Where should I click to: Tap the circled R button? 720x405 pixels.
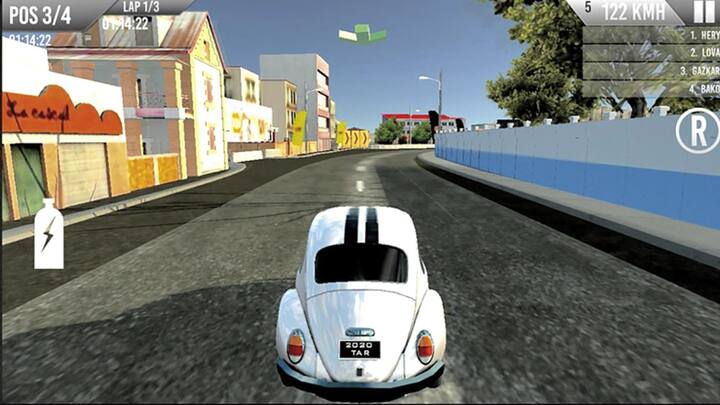pyautogui.click(x=697, y=131)
